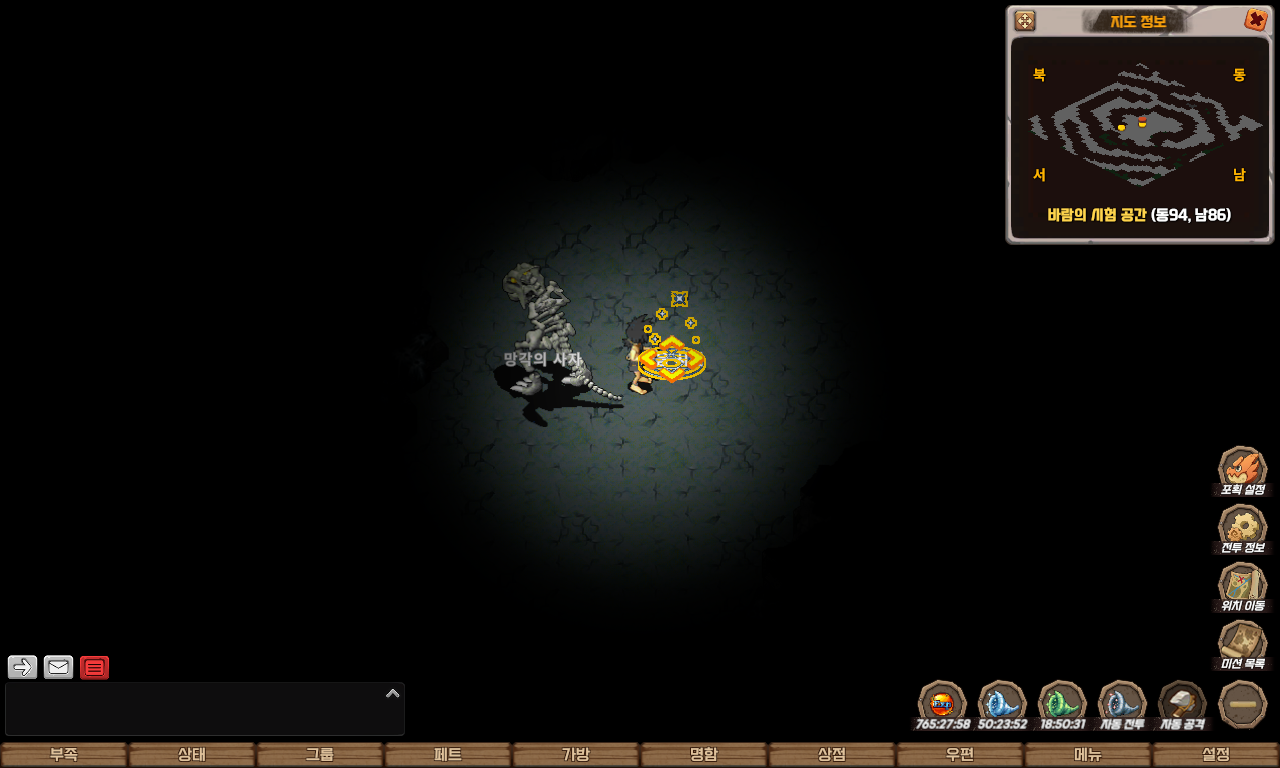
Task: Click the map window's move-arrows button
Action: 1025,21
